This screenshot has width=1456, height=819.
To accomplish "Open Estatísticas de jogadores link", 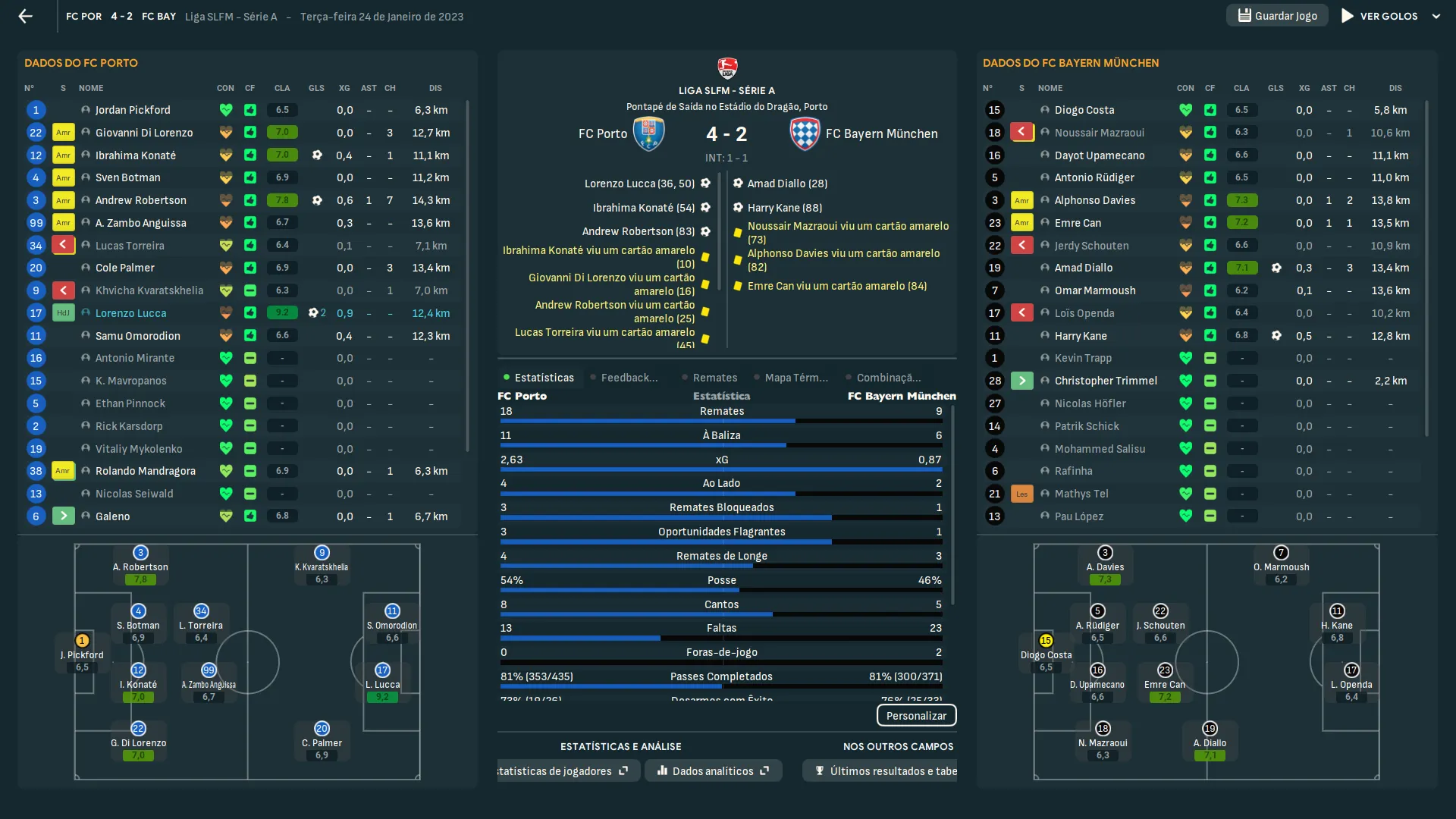I will click(561, 771).
